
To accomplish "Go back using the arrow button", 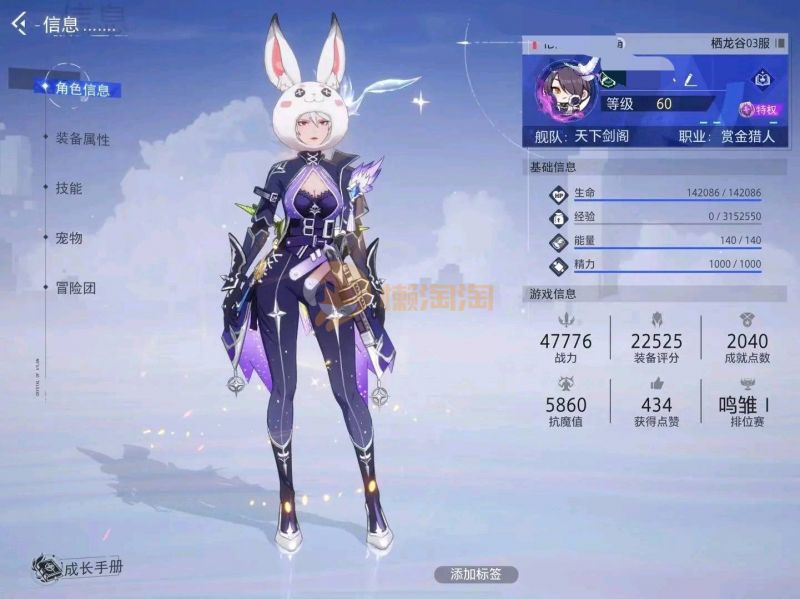I will point(18,23).
